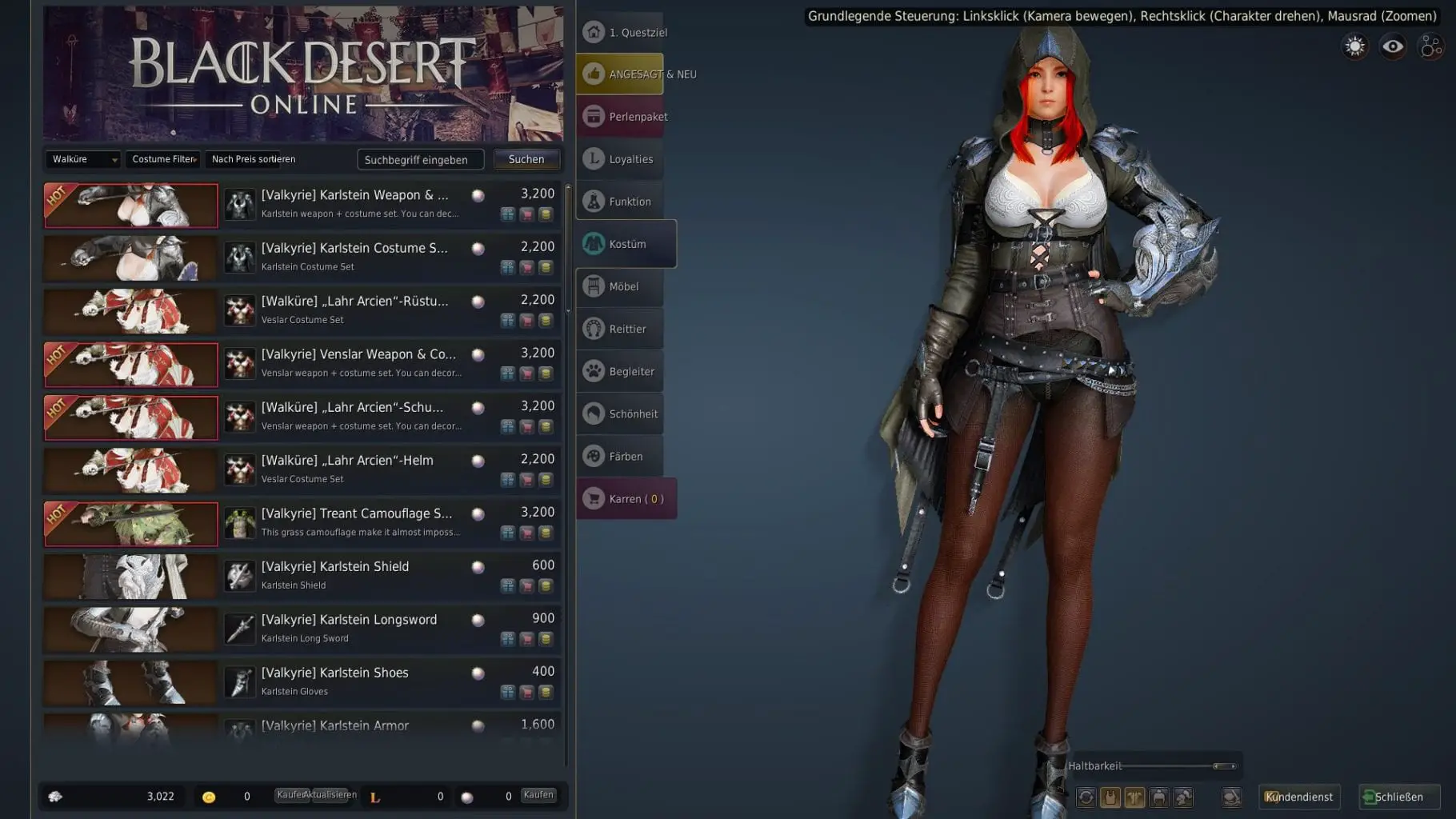Click the sun lighting icon above the character
Image resolution: width=1456 pixels, height=819 pixels.
click(1354, 46)
